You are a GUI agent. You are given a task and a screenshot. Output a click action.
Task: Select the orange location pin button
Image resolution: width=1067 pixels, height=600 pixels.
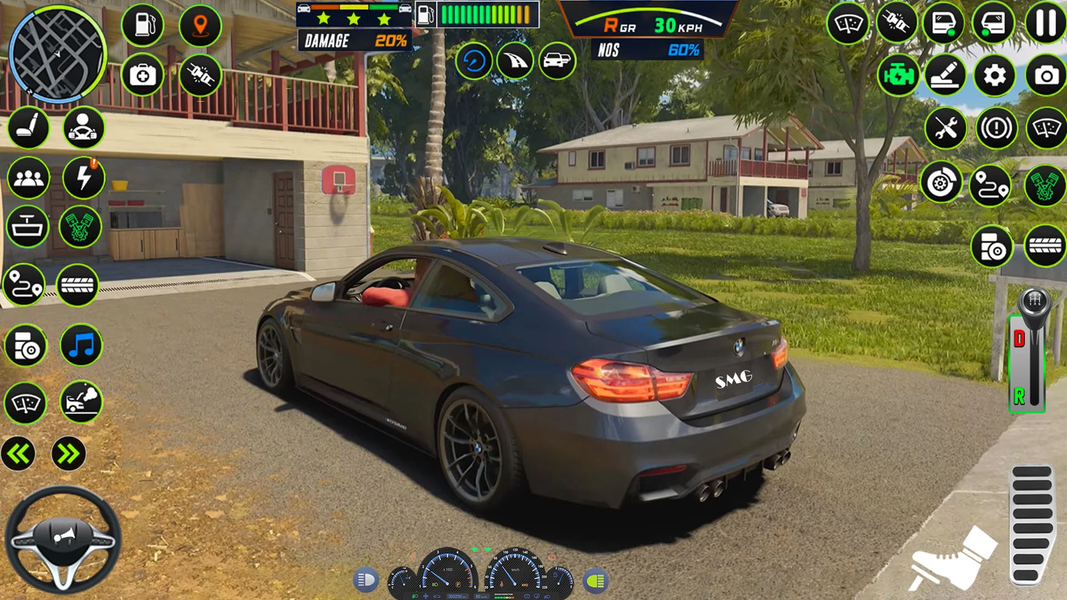click(200, 26)
